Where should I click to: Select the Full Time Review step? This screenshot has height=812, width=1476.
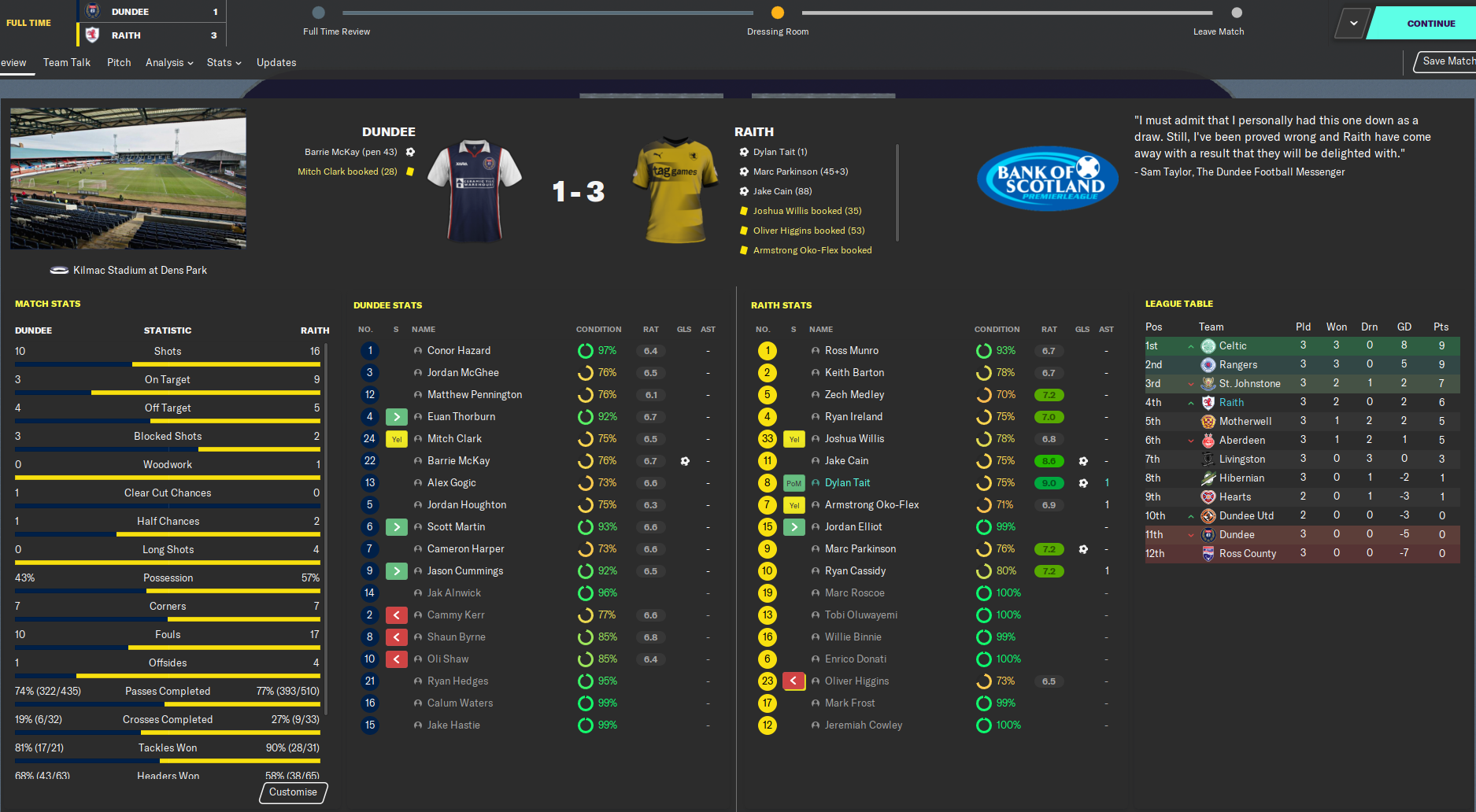318,13
